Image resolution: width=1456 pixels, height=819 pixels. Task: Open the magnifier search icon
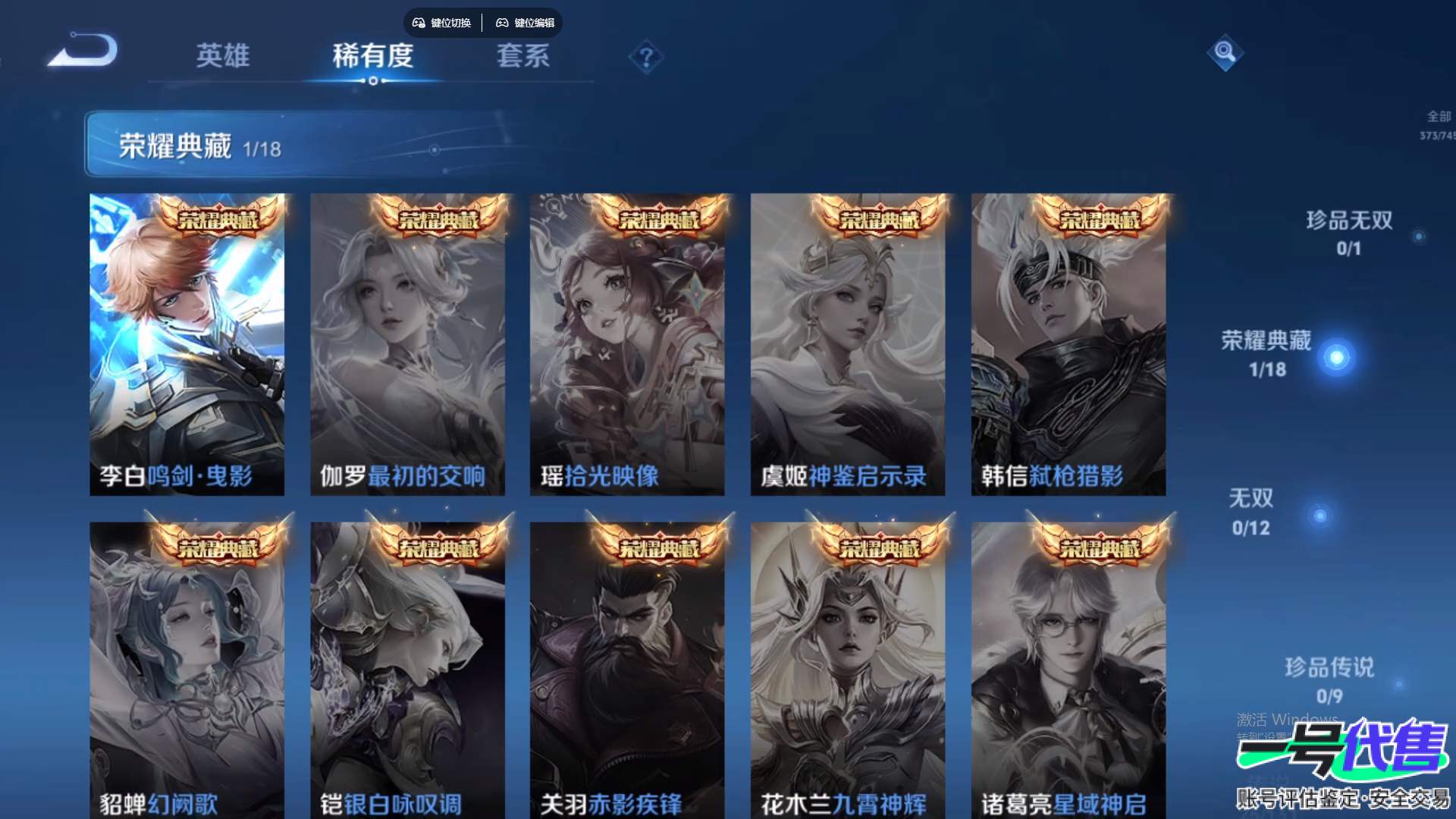coord(1225,52)
